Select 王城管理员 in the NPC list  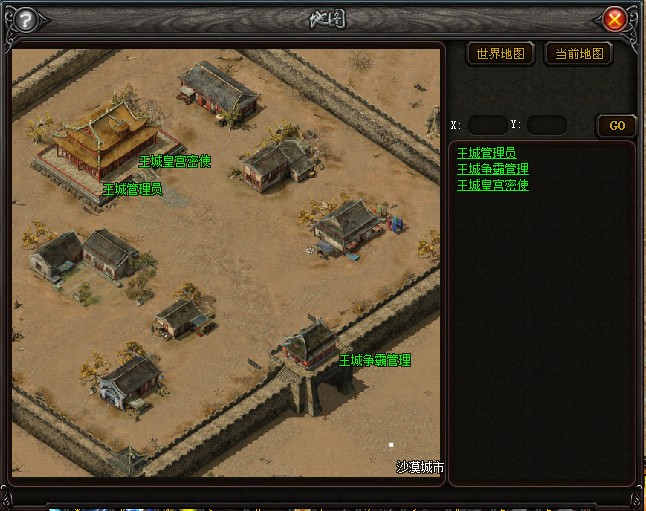[x=486, y=153]
